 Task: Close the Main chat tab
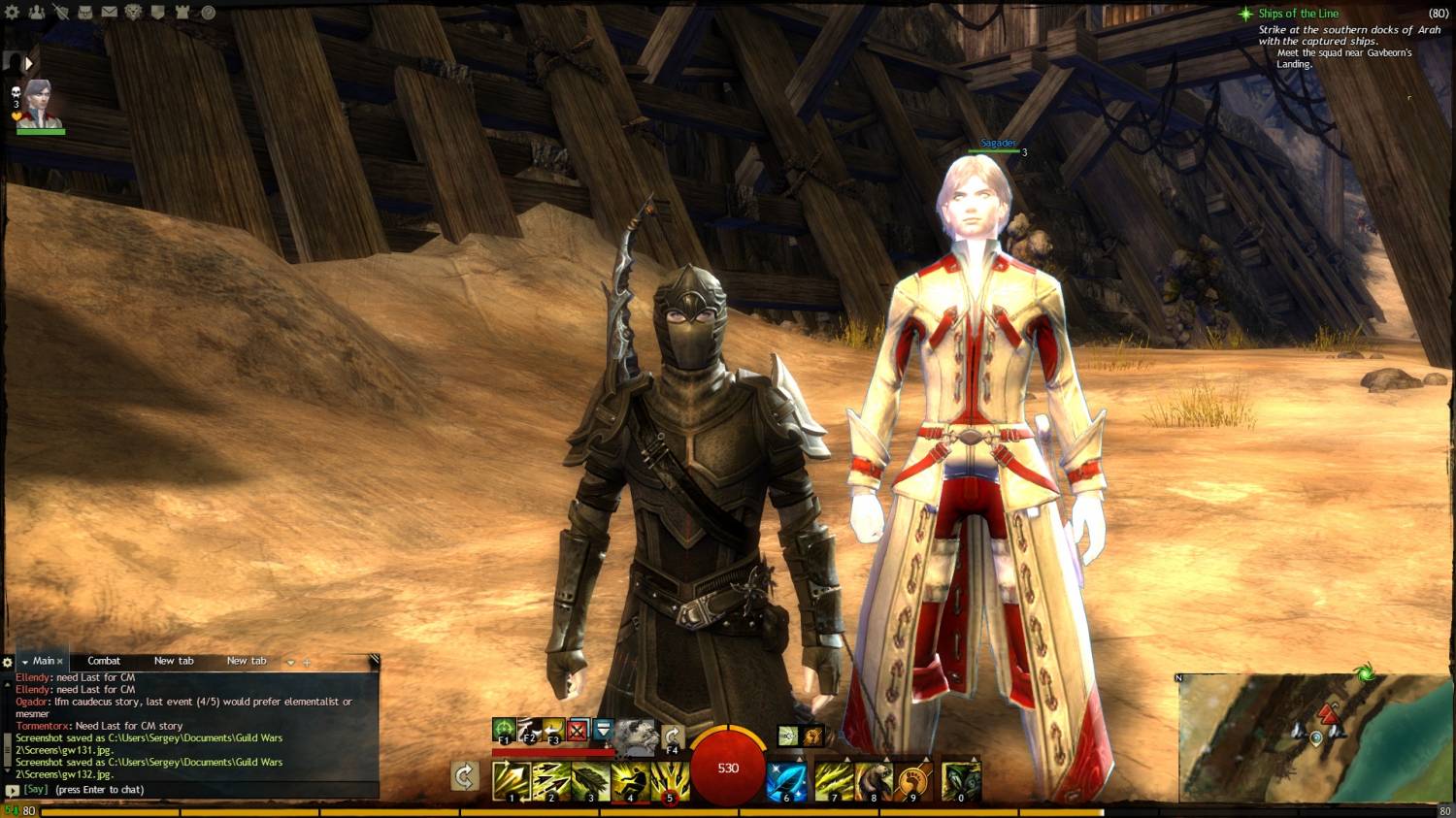point(60,662)
